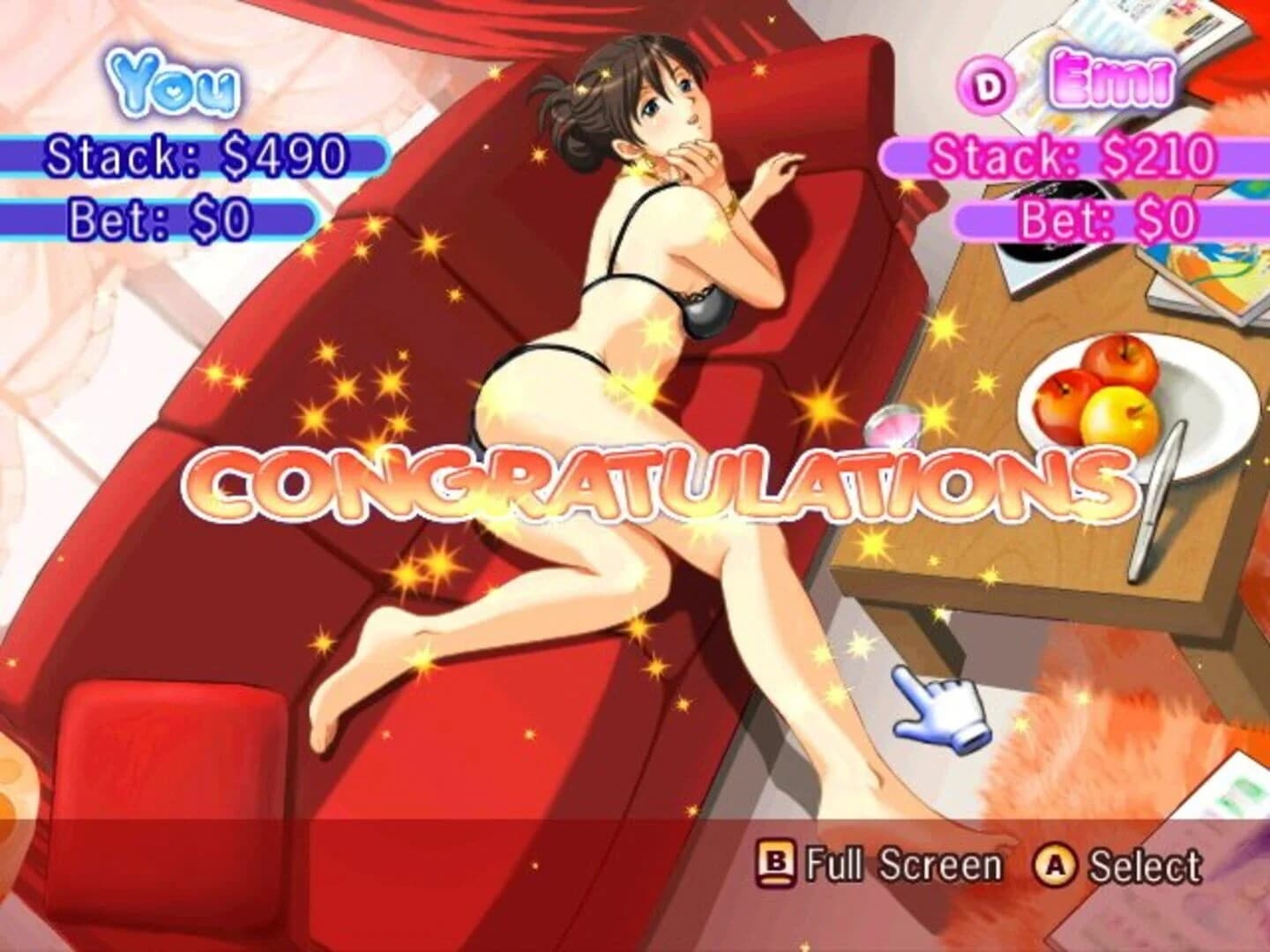The width and height of the screenshot is (1270, 952).
Task: Click the plate of apples
Action: 1105,398
